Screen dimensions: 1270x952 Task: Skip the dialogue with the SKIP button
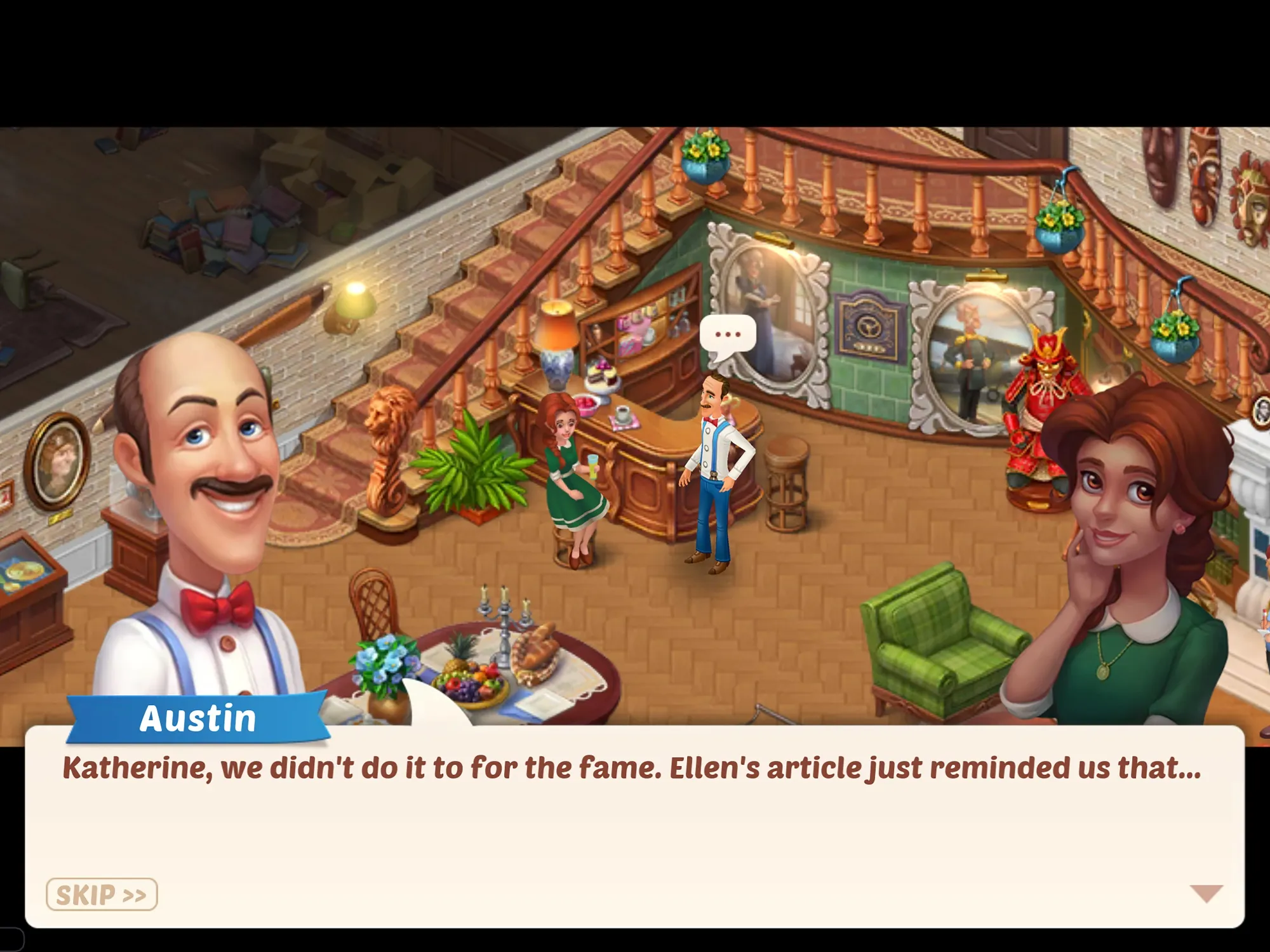tap(102, 895)
